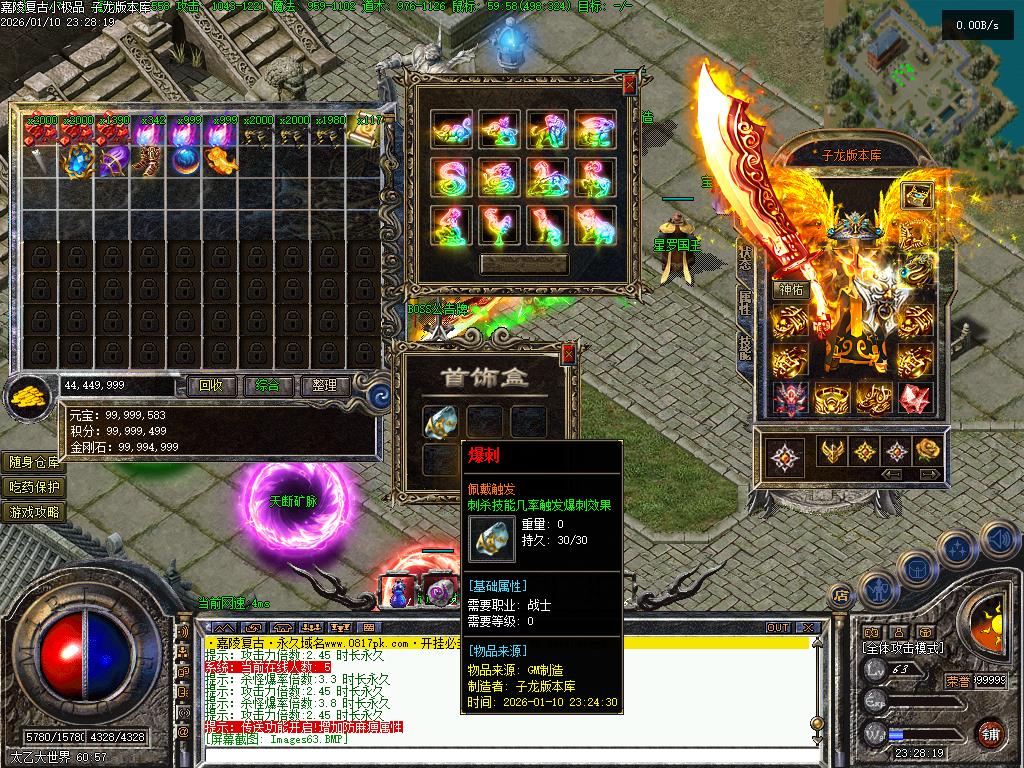Switch to the 属性 attributes tab
Screen dimensions: 1024x768
pos(745,303)
